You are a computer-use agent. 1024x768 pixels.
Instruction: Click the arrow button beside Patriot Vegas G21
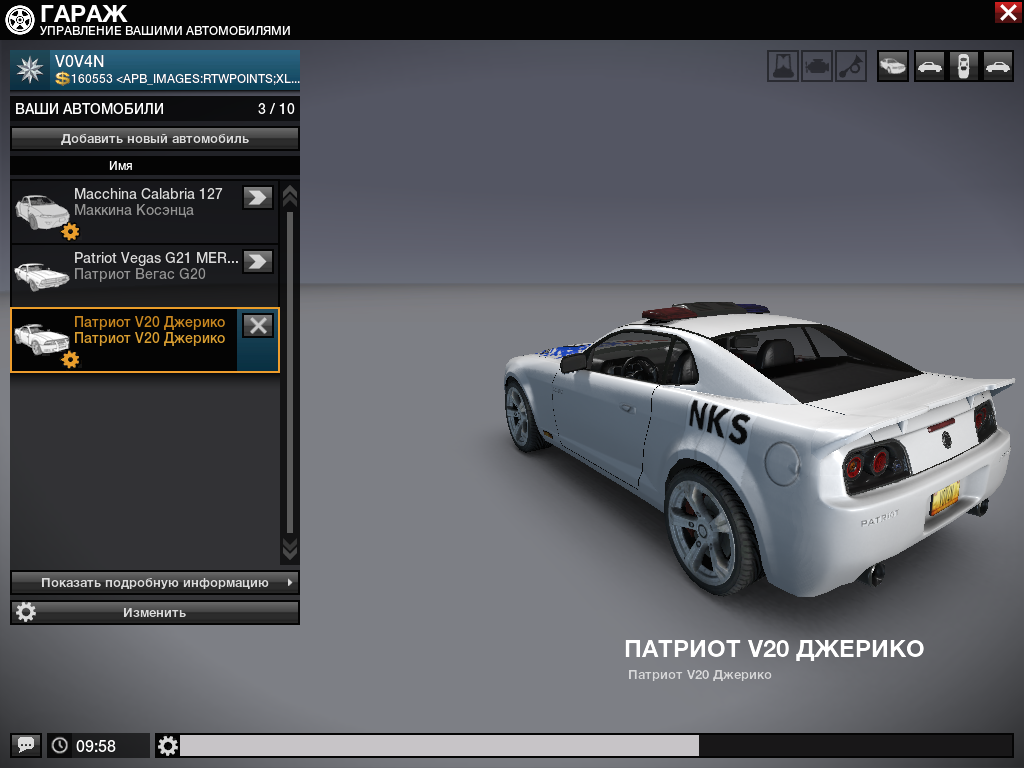pyautogui.click(x=258, y=262)
